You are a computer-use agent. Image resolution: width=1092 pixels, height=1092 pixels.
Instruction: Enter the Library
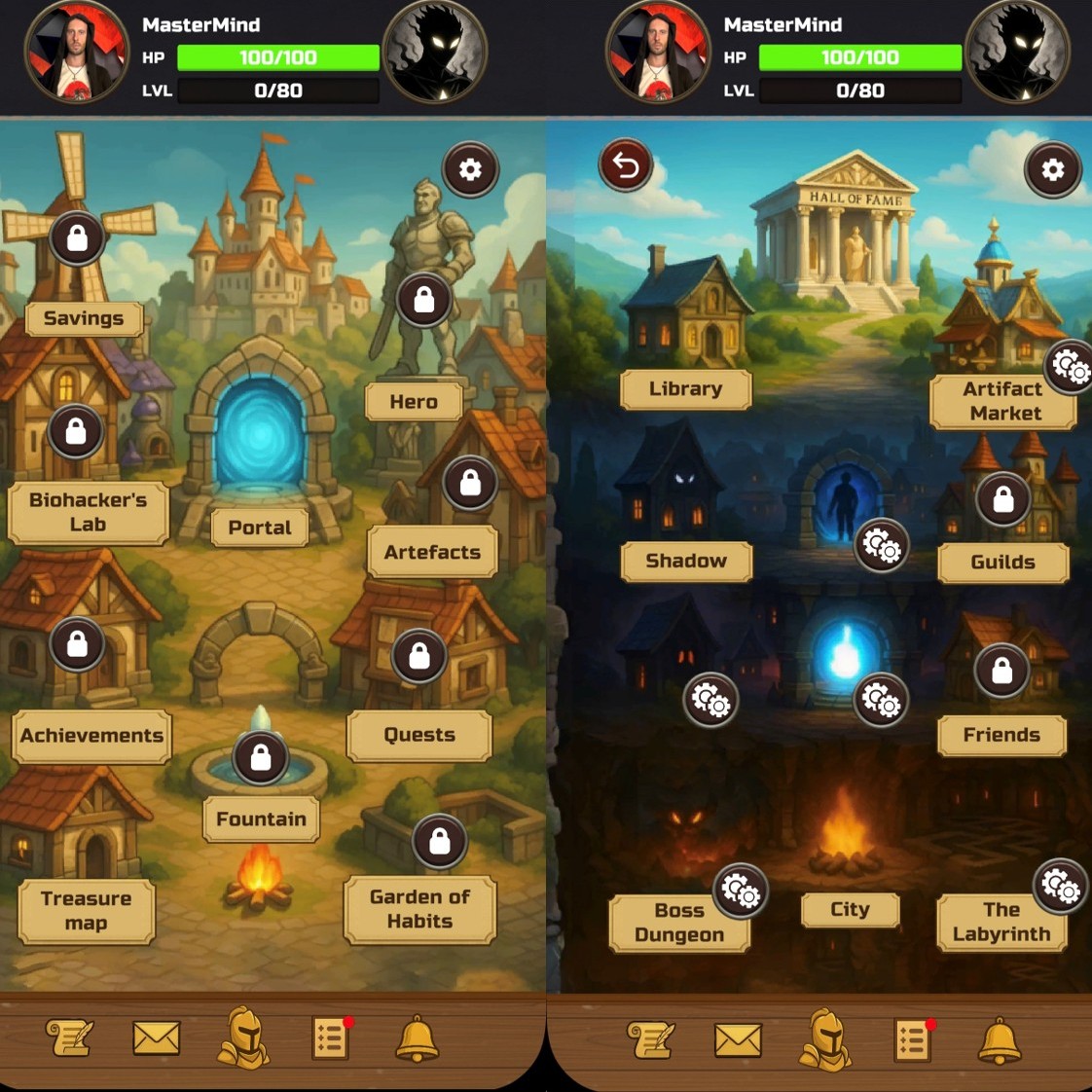coord(686,388)
